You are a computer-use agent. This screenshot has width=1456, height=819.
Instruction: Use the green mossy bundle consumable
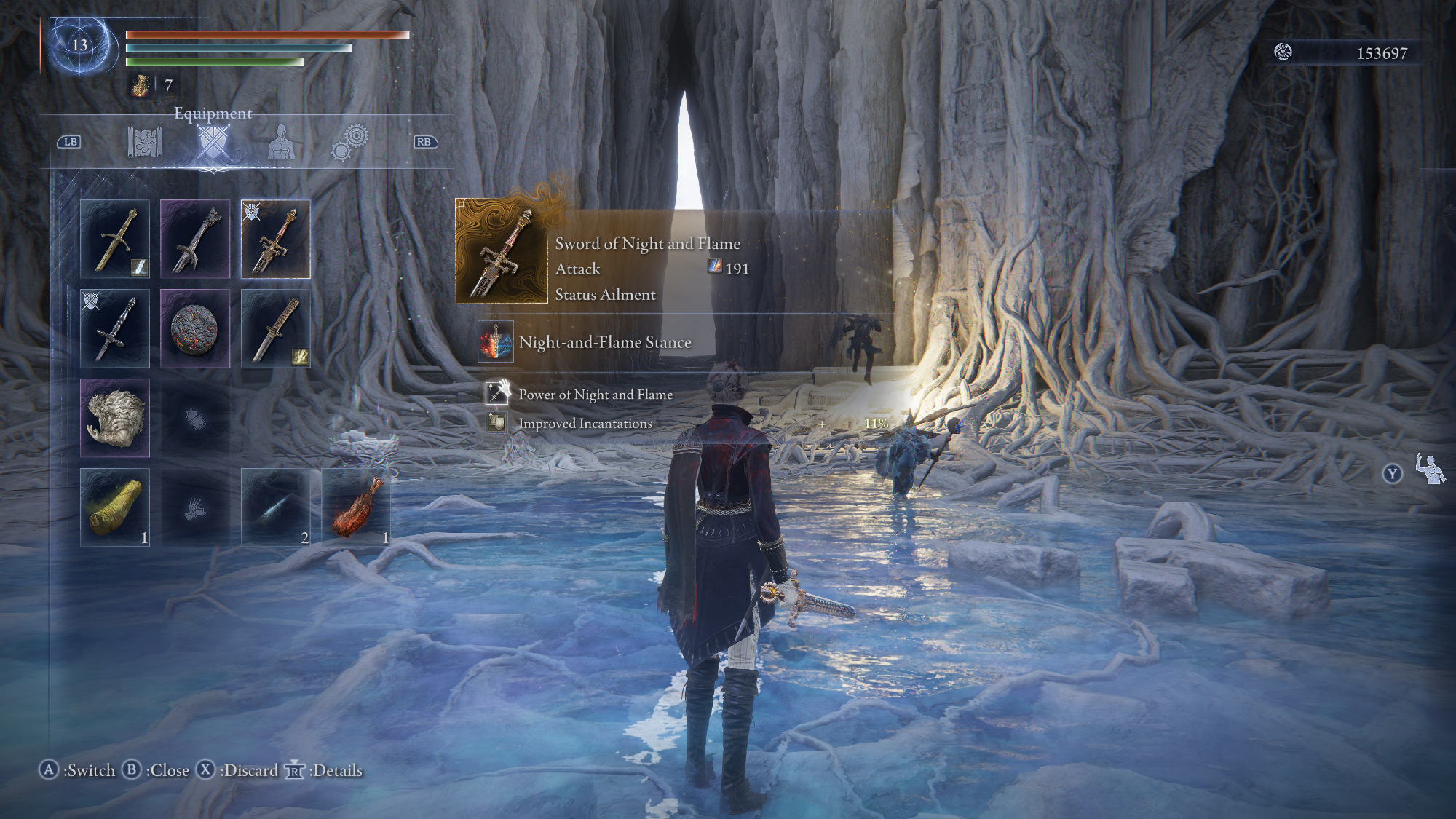[x=115, y=507]
